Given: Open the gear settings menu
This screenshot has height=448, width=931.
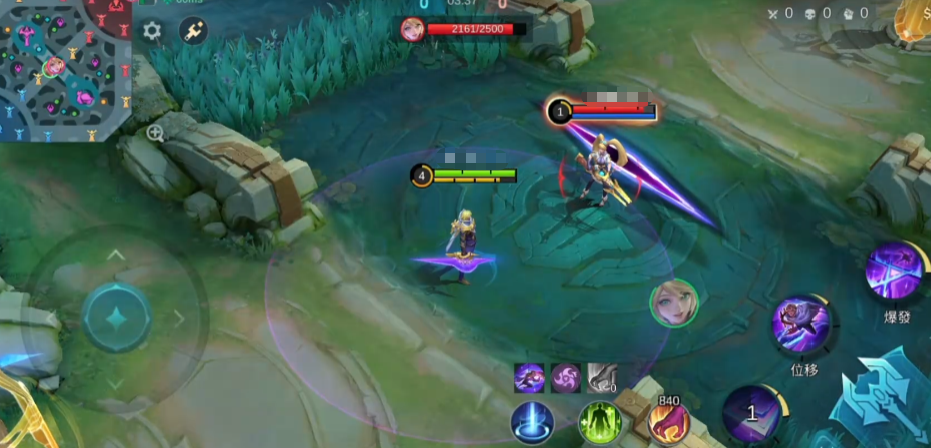Looking at the screenshot, I should 152,31.
